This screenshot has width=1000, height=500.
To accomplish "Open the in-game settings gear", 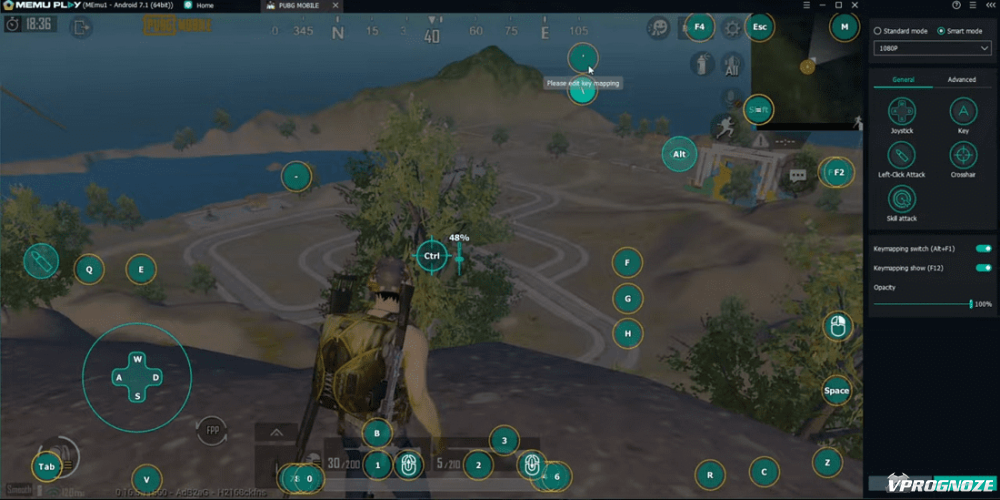I will [x=732, y=28].
